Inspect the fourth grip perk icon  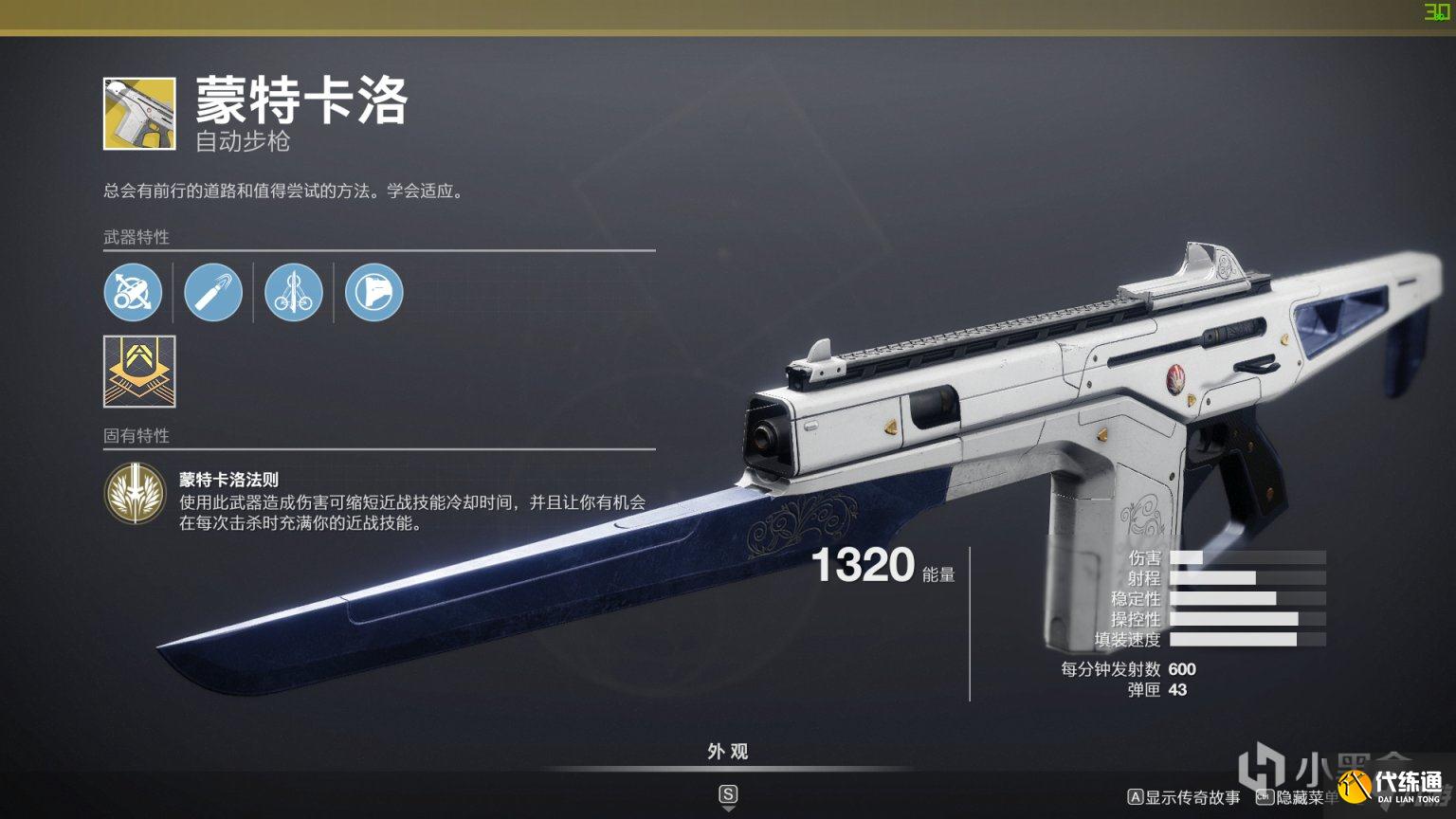[373, 293]
